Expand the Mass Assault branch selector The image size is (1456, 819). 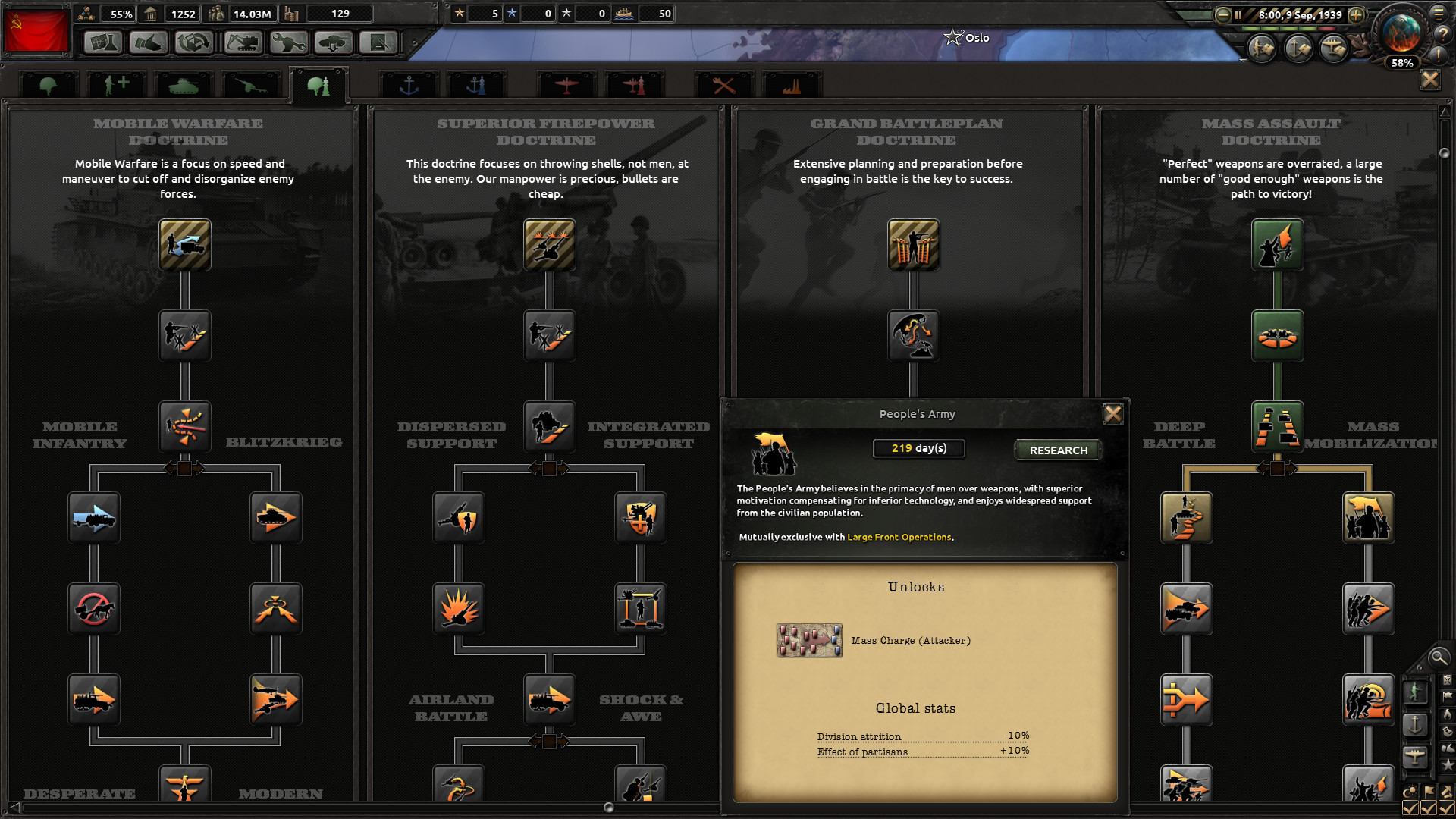click(x=1278, y=469)
